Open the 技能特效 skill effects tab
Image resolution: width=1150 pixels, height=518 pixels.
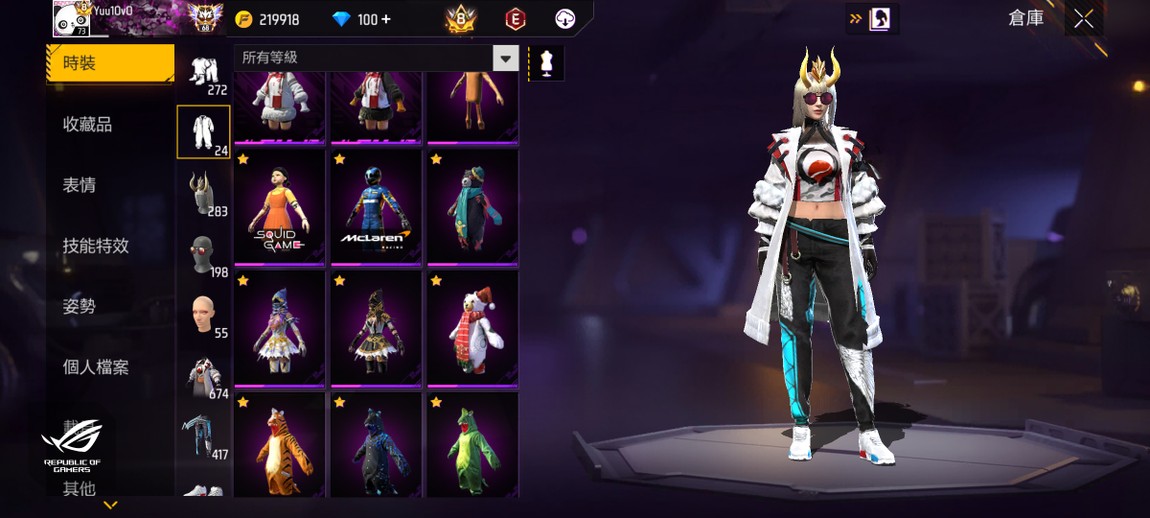[96, 246]
